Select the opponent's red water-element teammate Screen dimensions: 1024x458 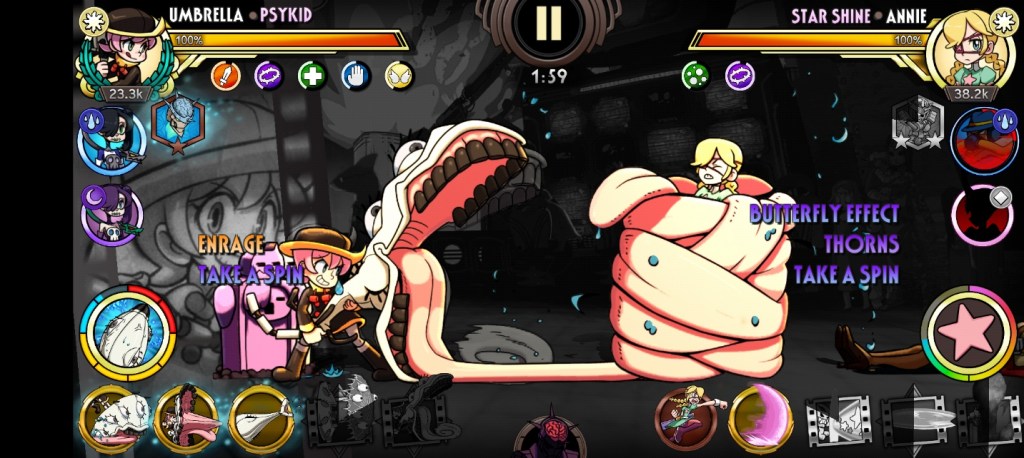(x=984, y=140)
